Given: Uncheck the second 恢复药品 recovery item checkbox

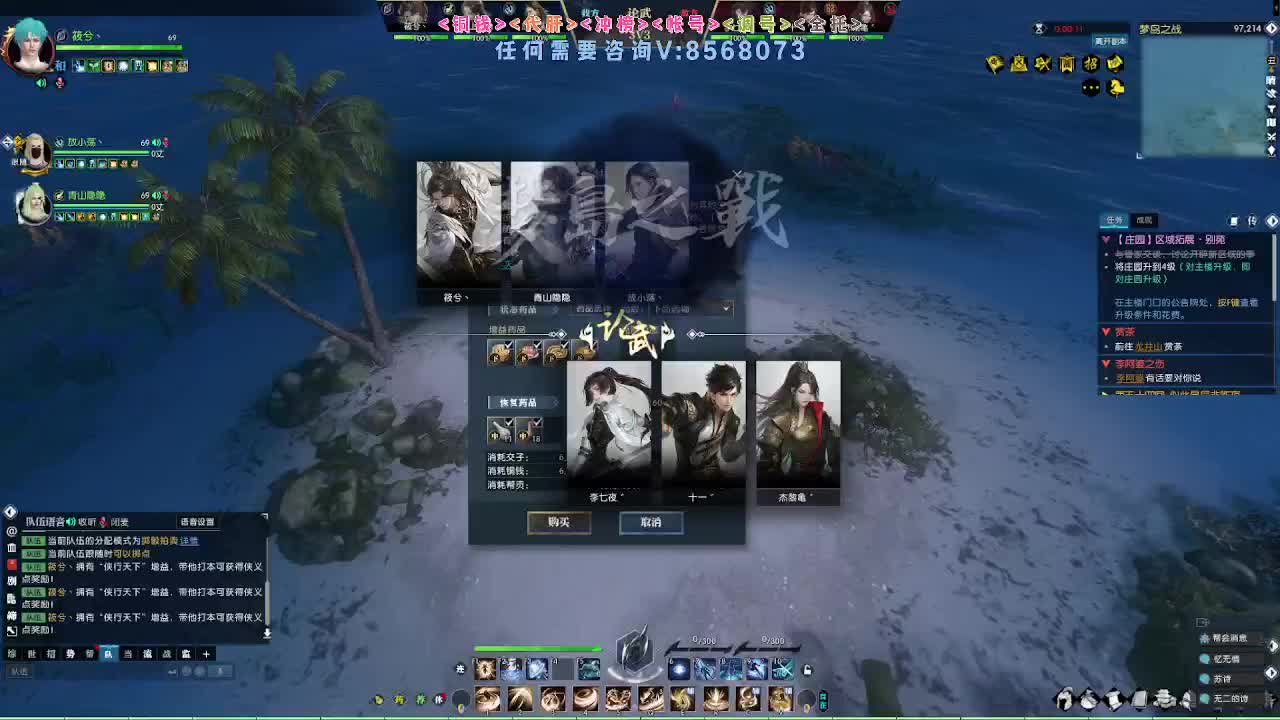Looking at the screenshot, I should click(539, 420).
